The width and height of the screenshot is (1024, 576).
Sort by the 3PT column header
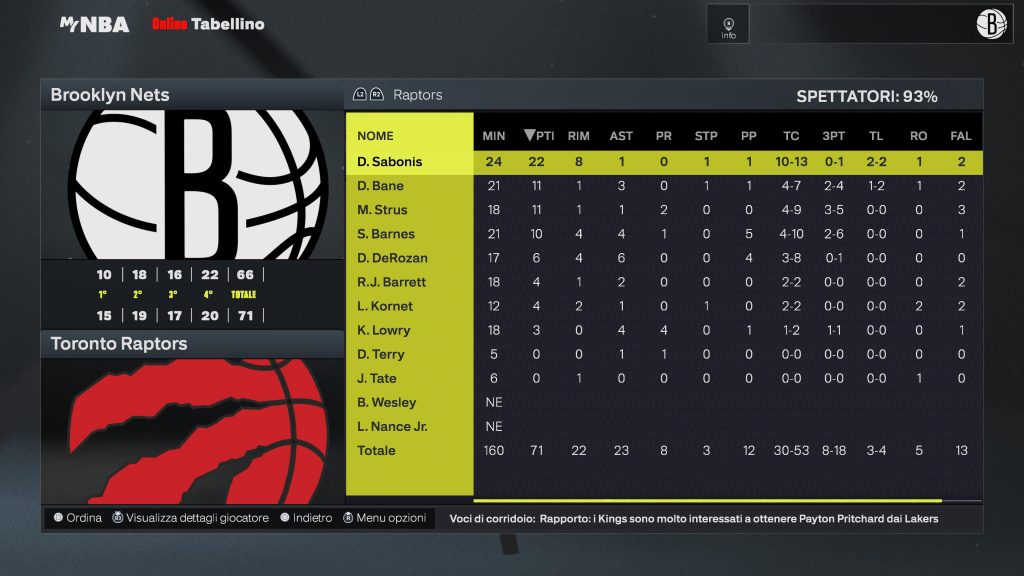point(833,136)
